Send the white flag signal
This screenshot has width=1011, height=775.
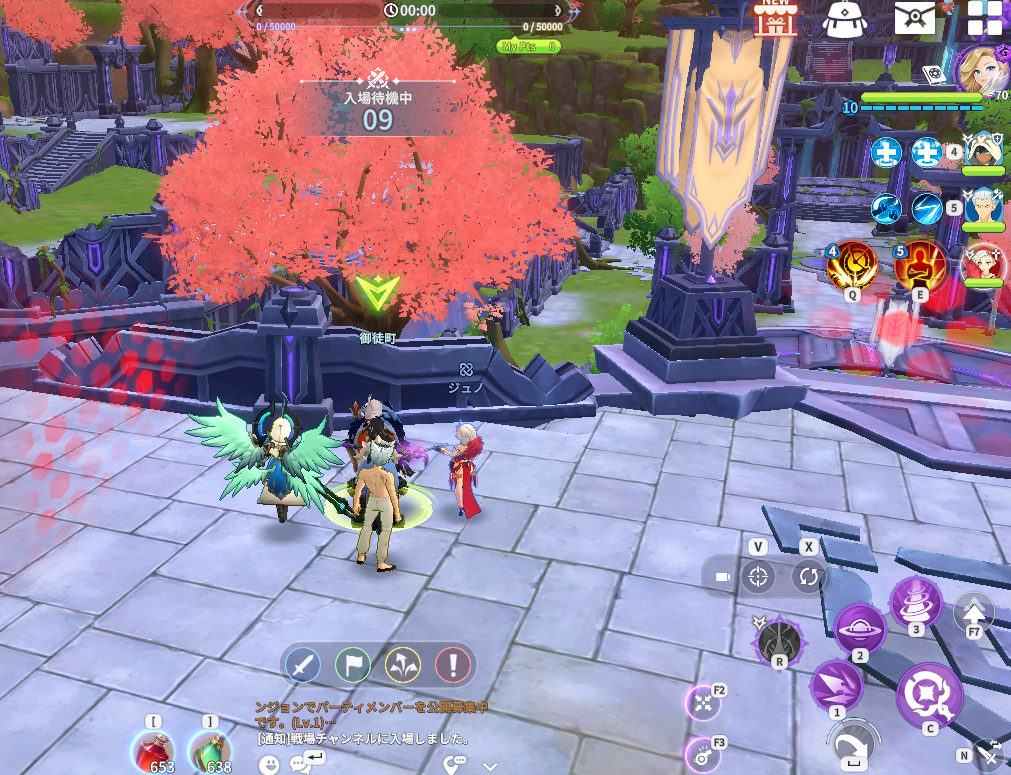coord(355,663)
